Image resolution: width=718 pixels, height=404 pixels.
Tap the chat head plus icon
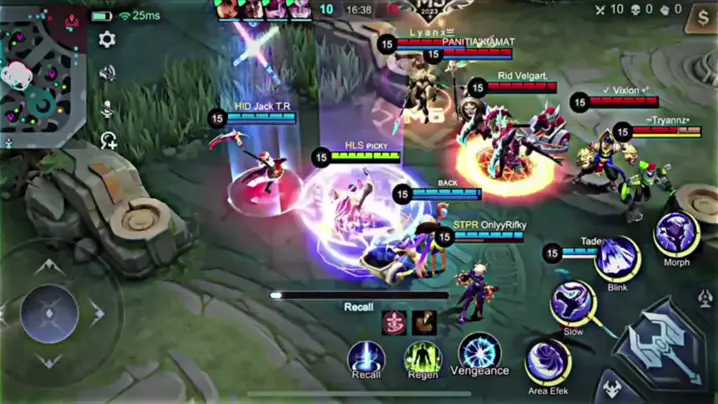click(108, 141)
